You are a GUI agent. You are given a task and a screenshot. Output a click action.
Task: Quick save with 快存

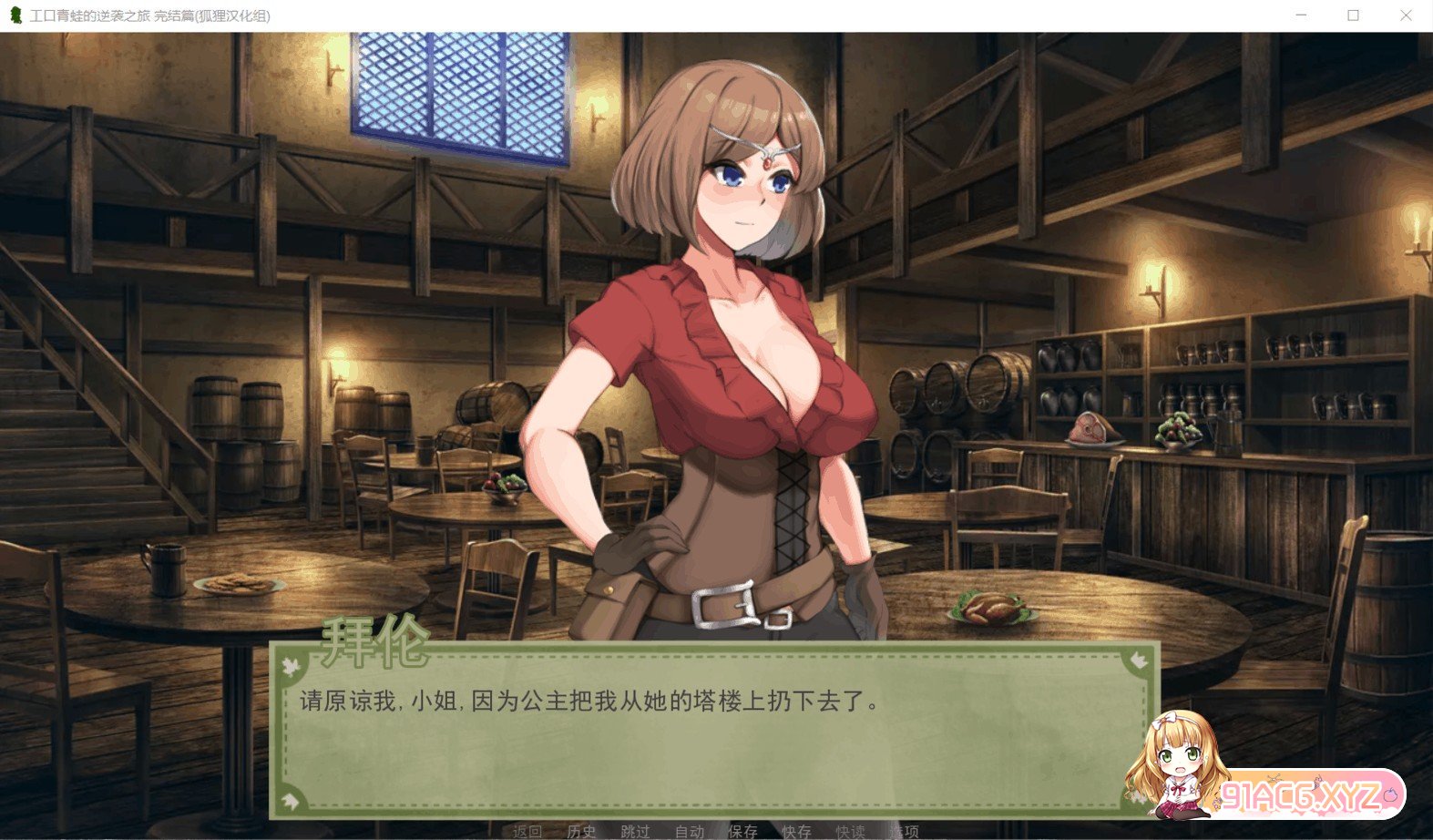pyautogui.click(x=796, y=831)
